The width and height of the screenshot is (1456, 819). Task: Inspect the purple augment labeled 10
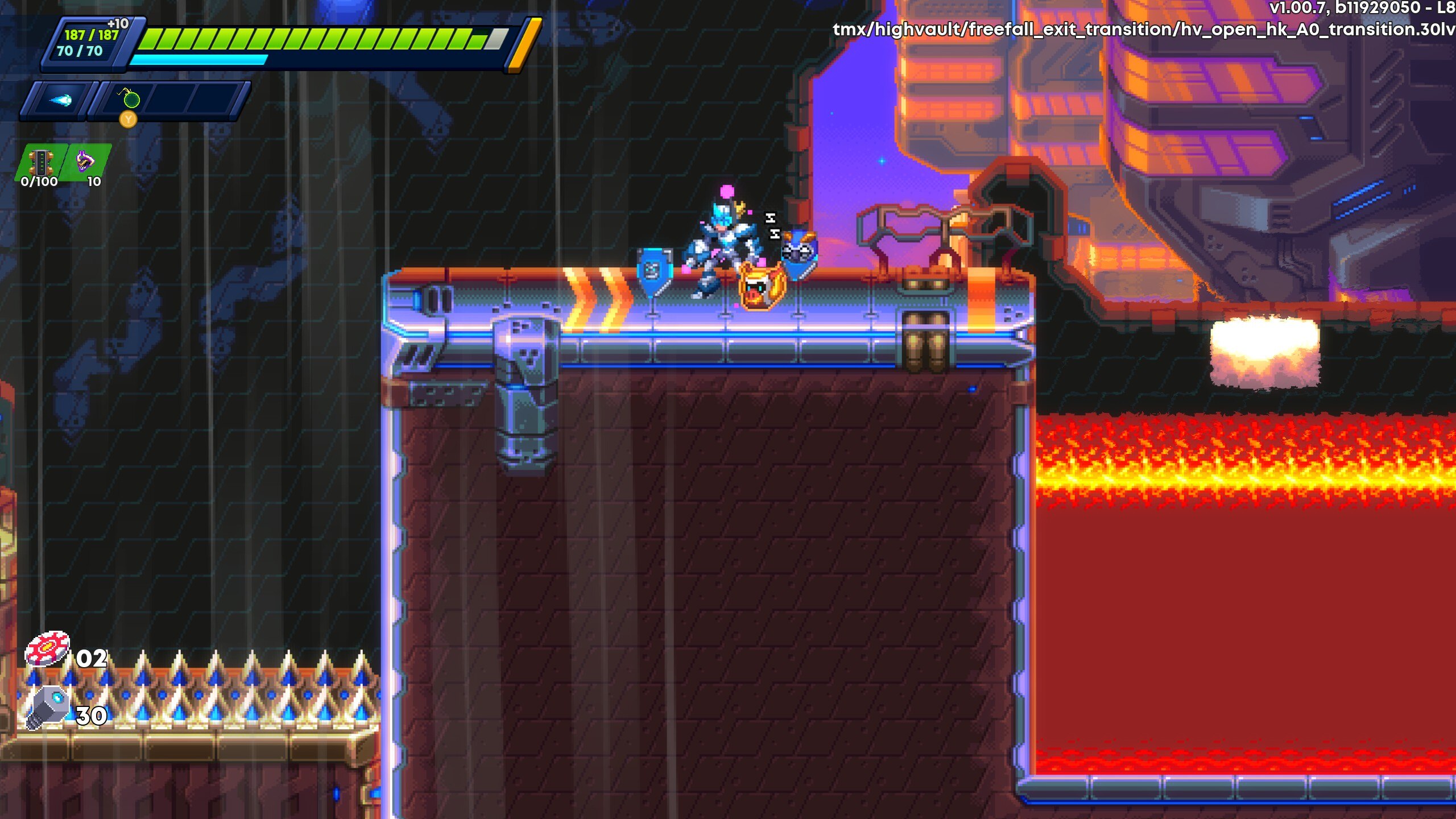tap(86, 162)
